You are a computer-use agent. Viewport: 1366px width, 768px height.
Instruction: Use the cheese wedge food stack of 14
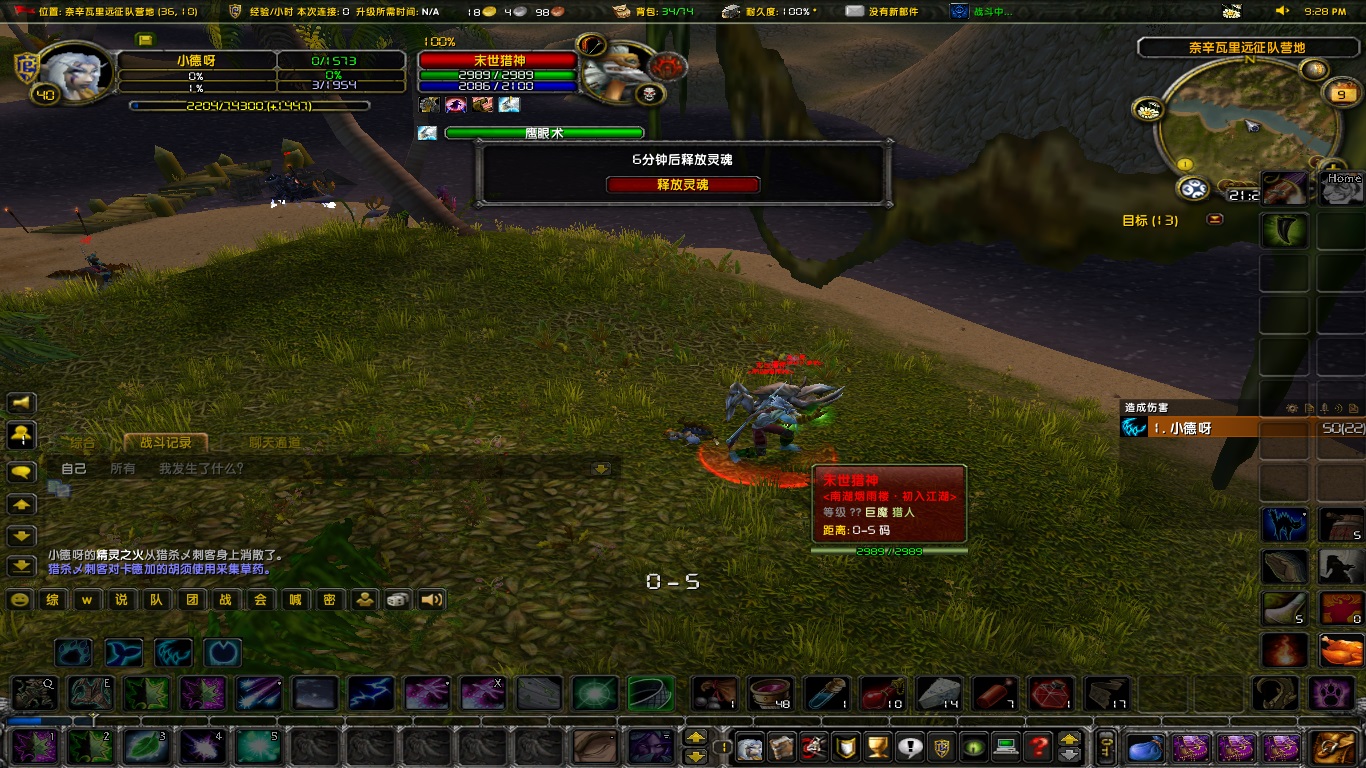[938, 693]
